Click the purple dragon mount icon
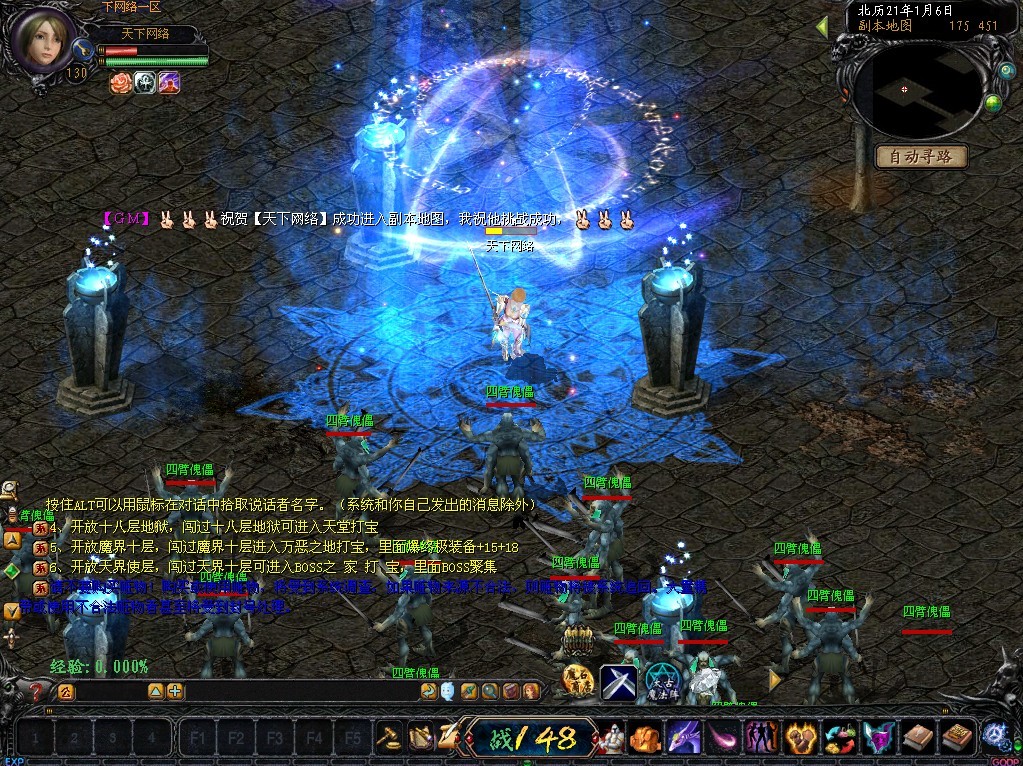 [684, 738]
